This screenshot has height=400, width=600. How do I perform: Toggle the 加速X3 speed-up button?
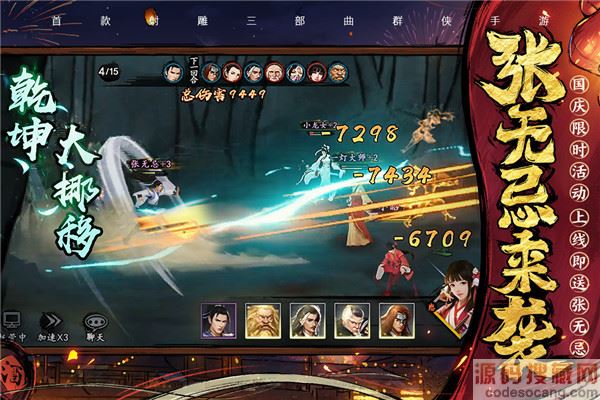coord(52,322)
